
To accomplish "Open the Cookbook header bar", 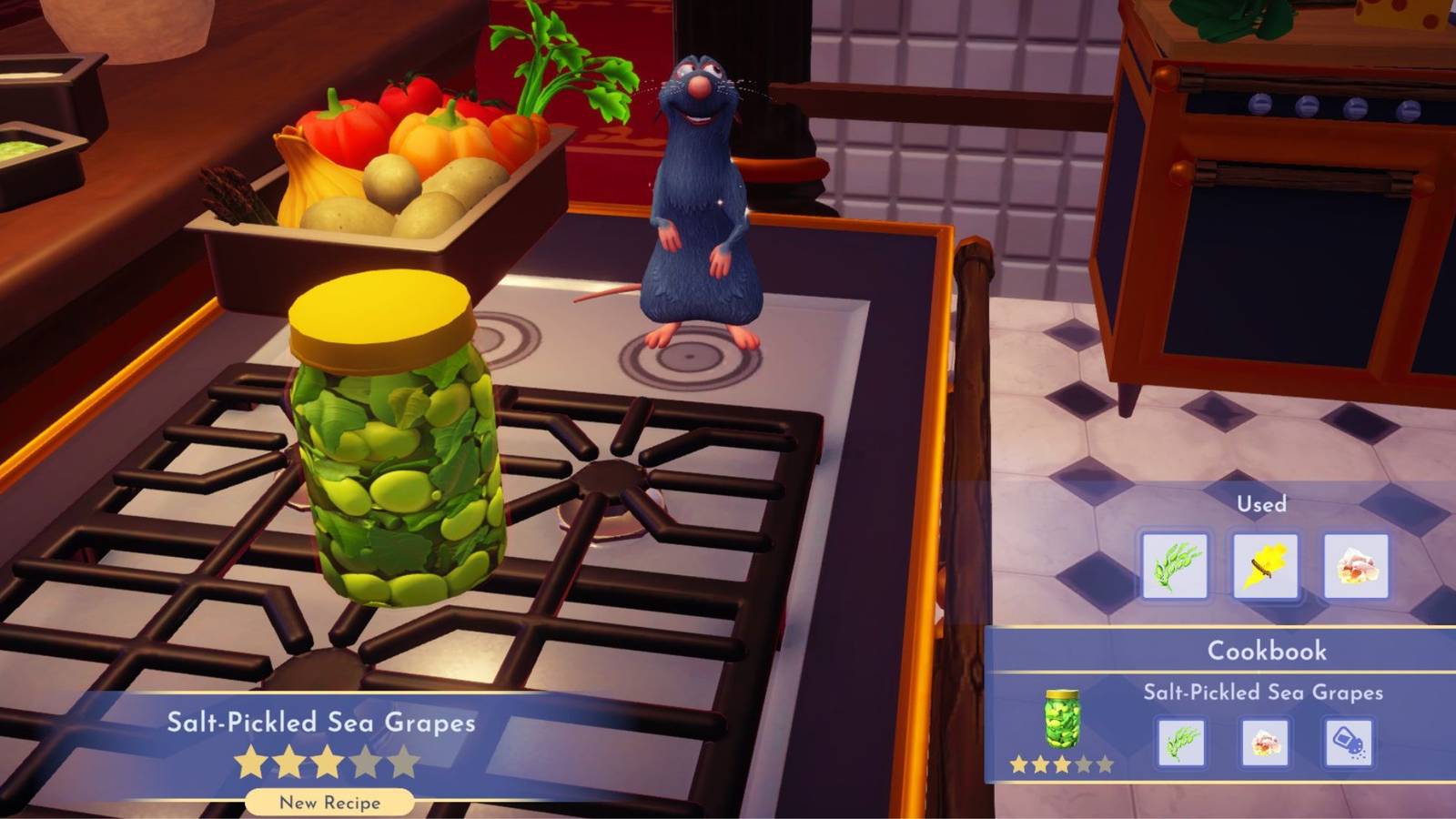I will pyautogui.click(x=1267, y=651).
